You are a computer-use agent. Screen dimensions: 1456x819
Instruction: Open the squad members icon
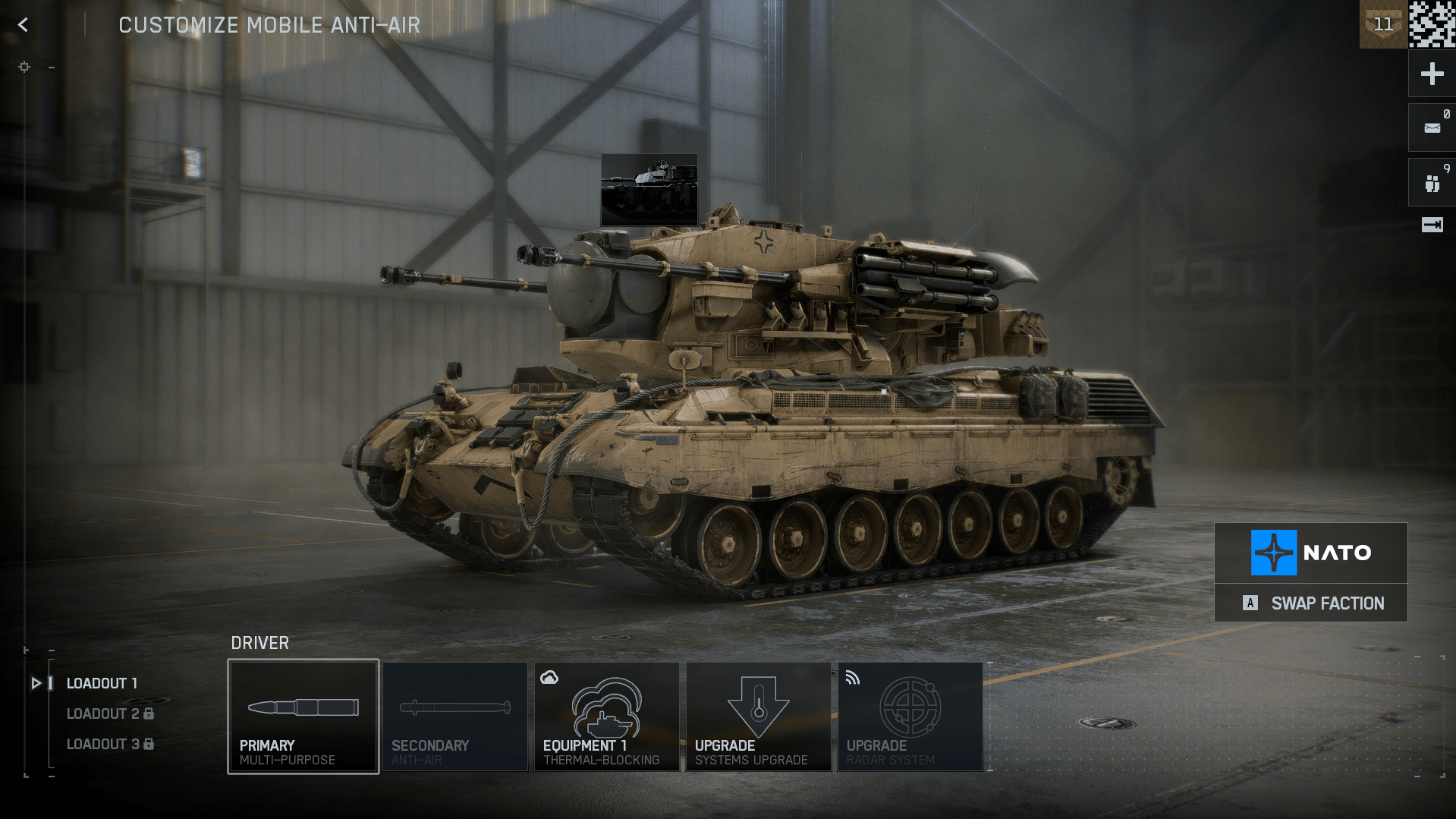(1432, 183)
